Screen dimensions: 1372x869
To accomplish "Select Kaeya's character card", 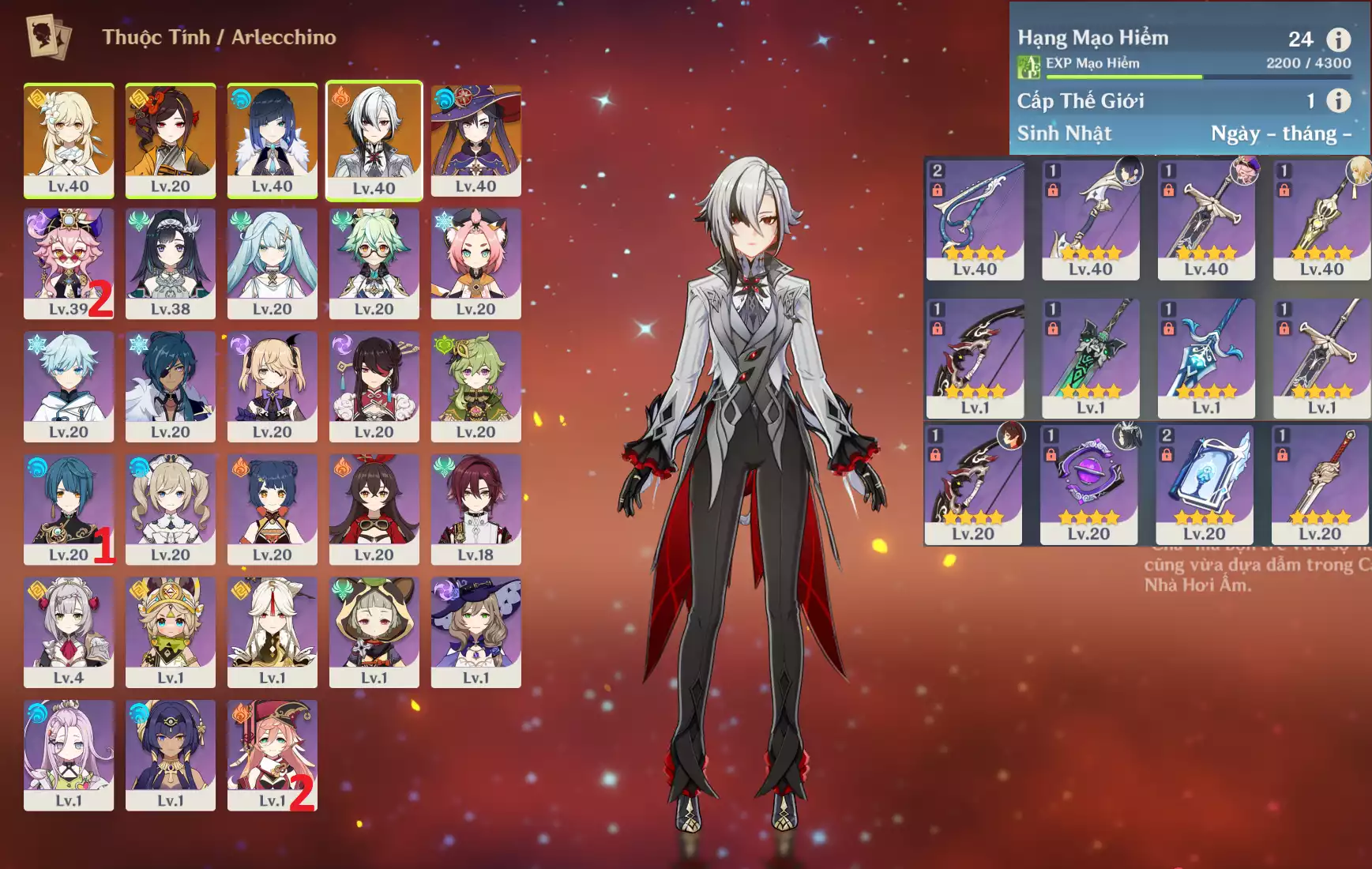I will [171, 386].
